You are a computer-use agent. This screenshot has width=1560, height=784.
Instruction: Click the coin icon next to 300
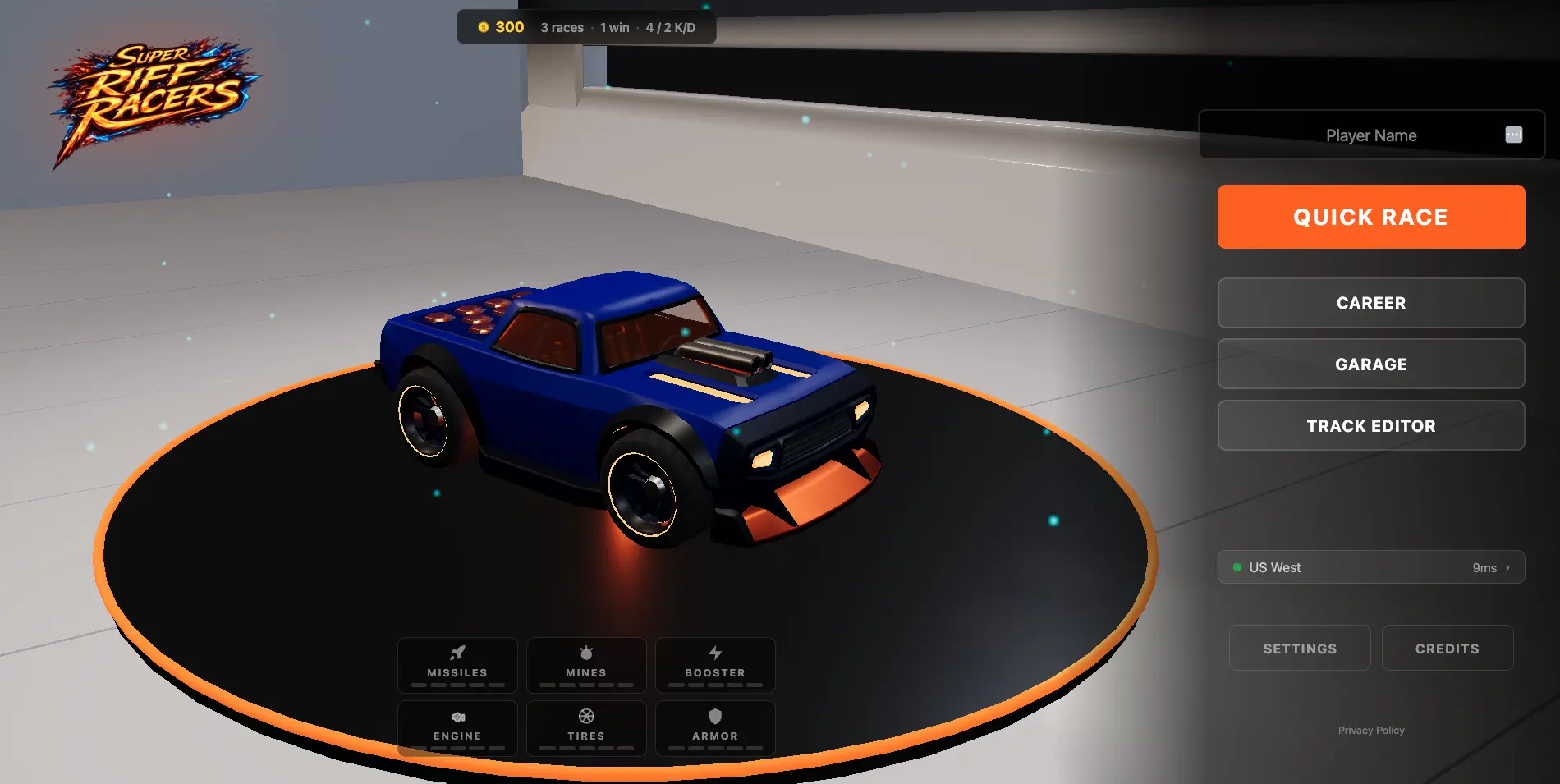tap(484, 27)
